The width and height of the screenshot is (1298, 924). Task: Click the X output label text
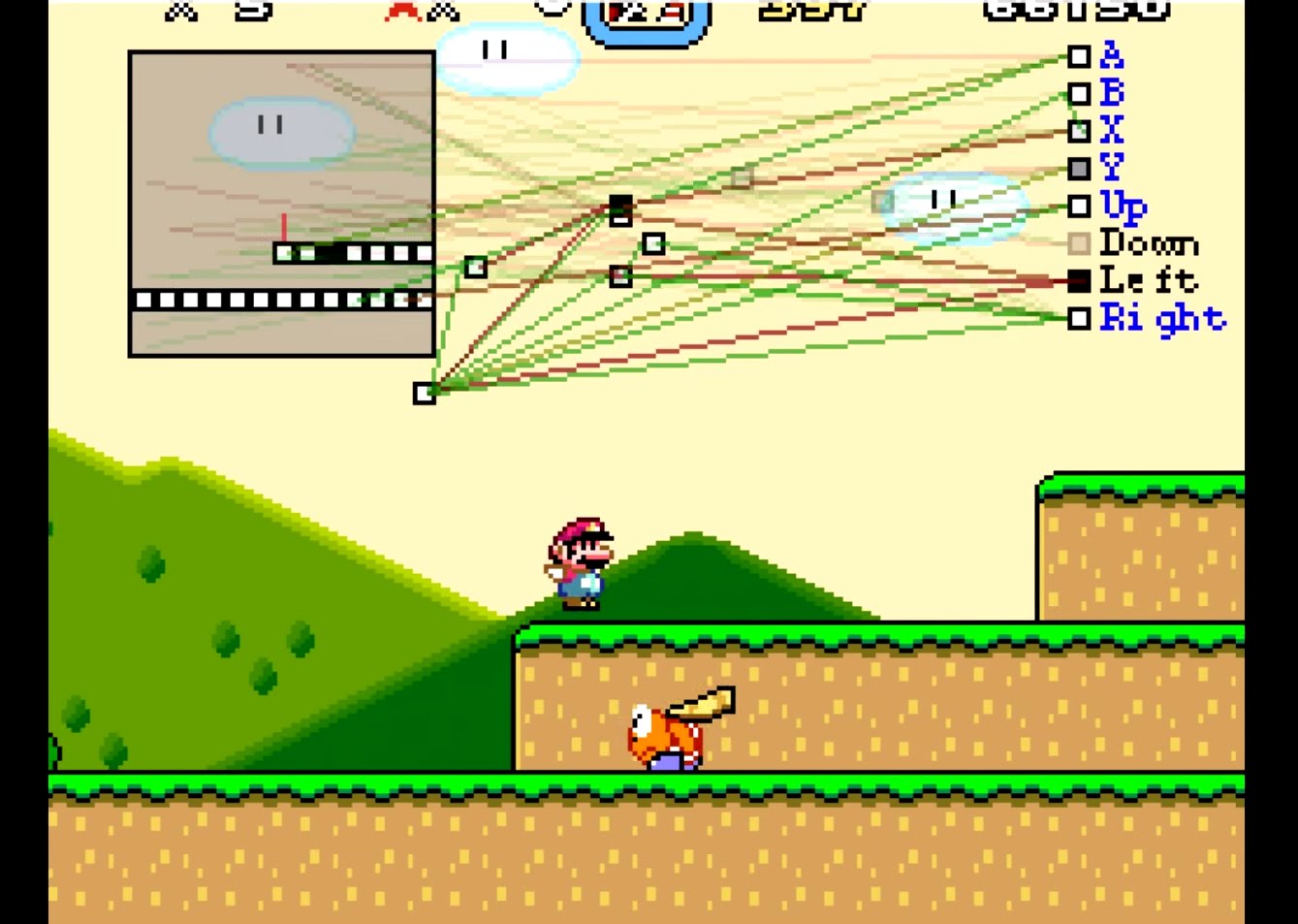click(x=1112, y=130)
